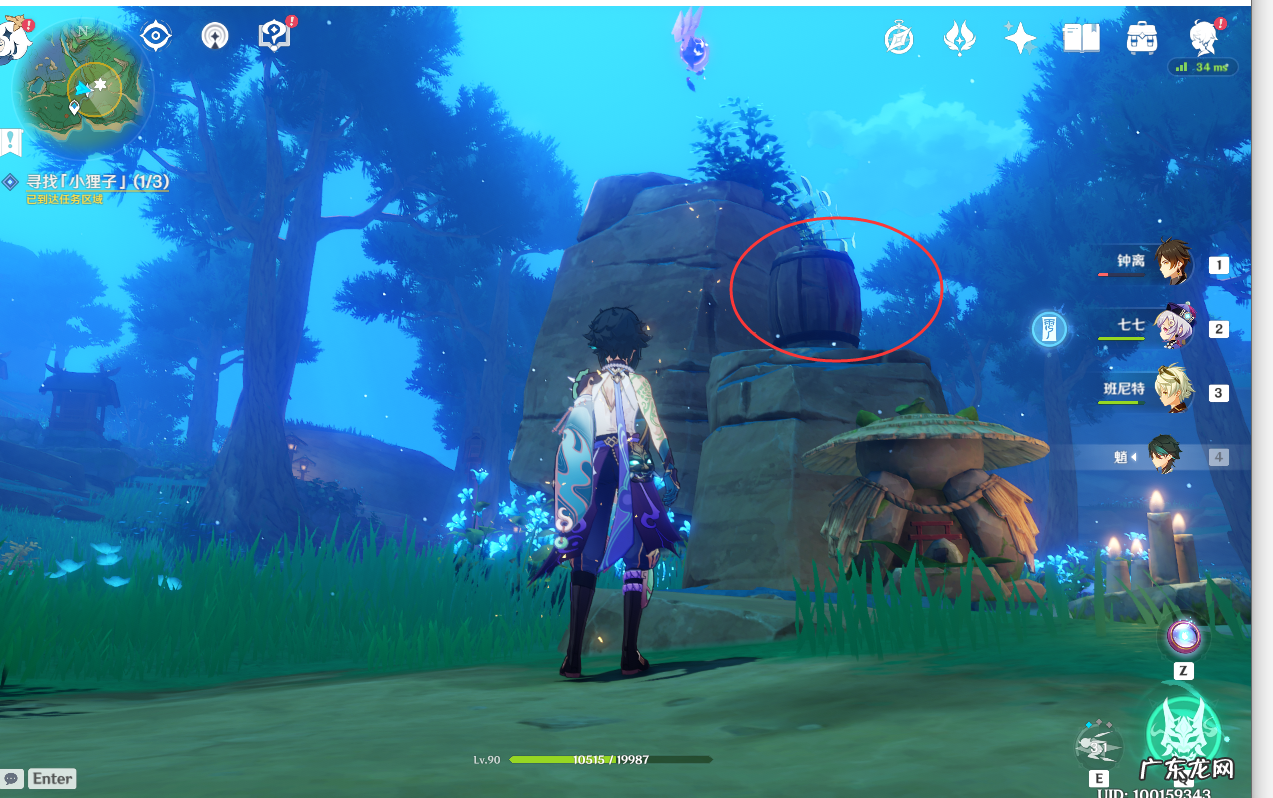Activate Xiao's green mask elemental burst
This screenshot has width=1273, height=798.
point(1183,733)
